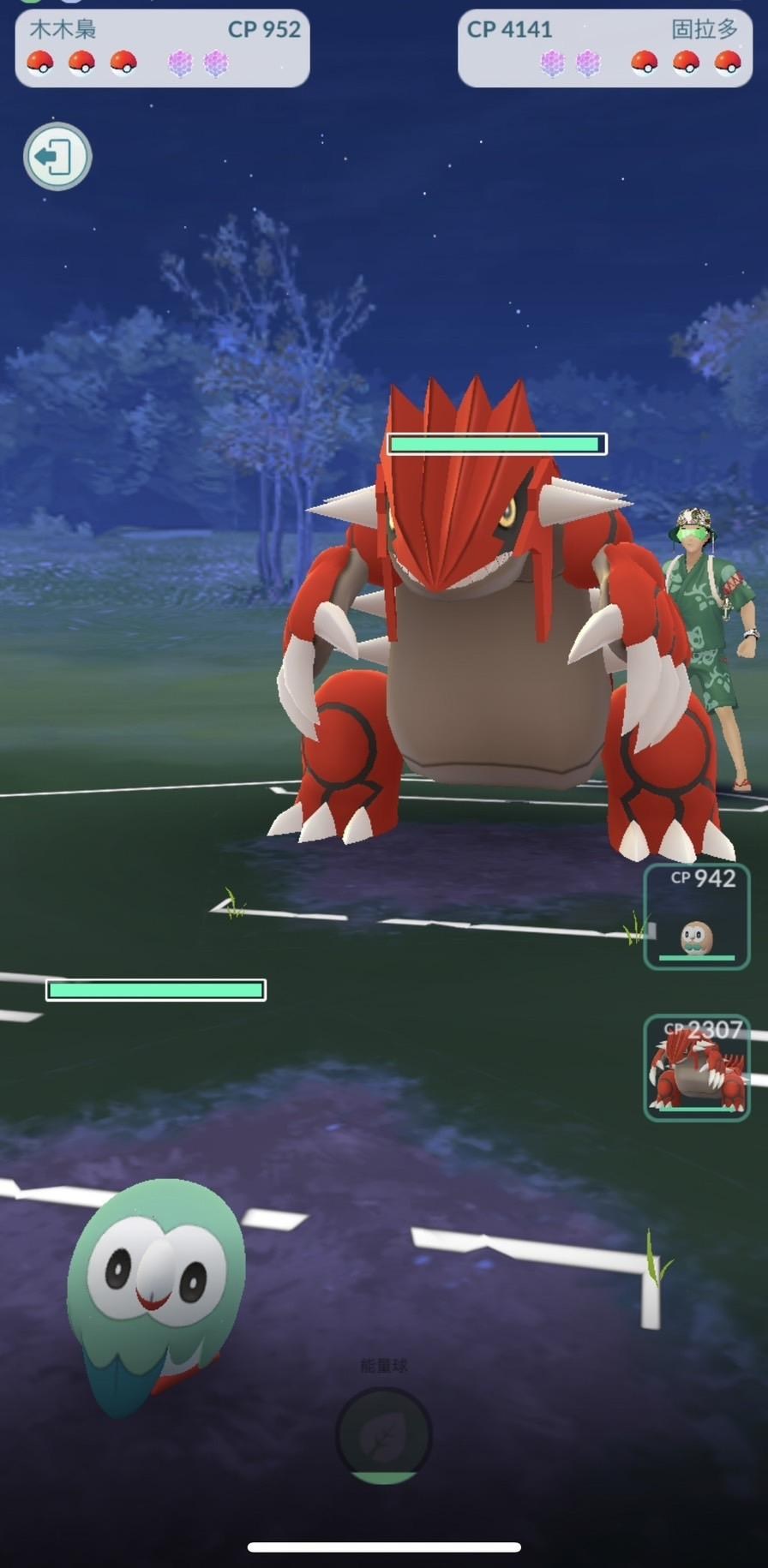This screenshot has height=1568, width=768.
Task: Switch to the CP 942 Rowlet
Action: tap(696, 918)
